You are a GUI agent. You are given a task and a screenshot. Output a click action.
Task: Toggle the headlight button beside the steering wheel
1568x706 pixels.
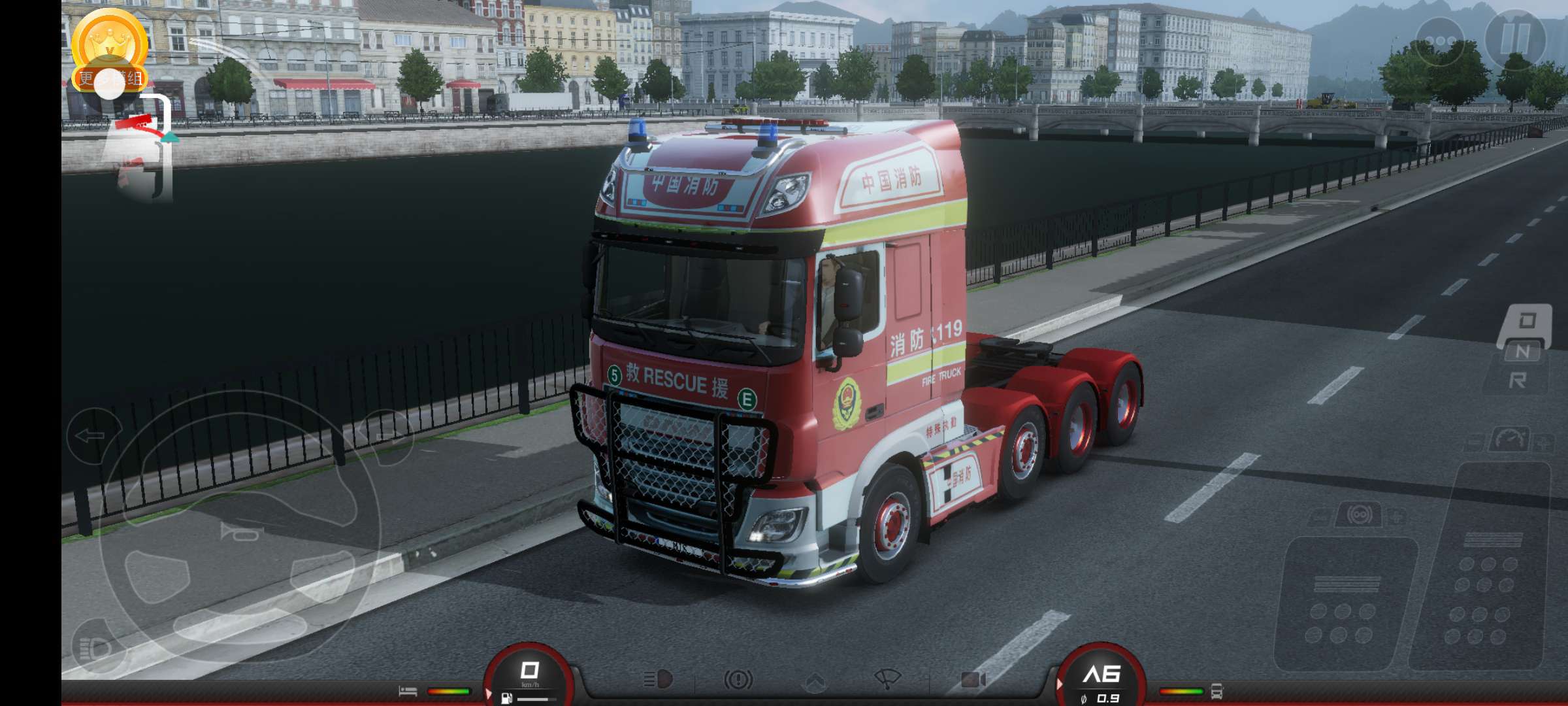pos(97,648)
